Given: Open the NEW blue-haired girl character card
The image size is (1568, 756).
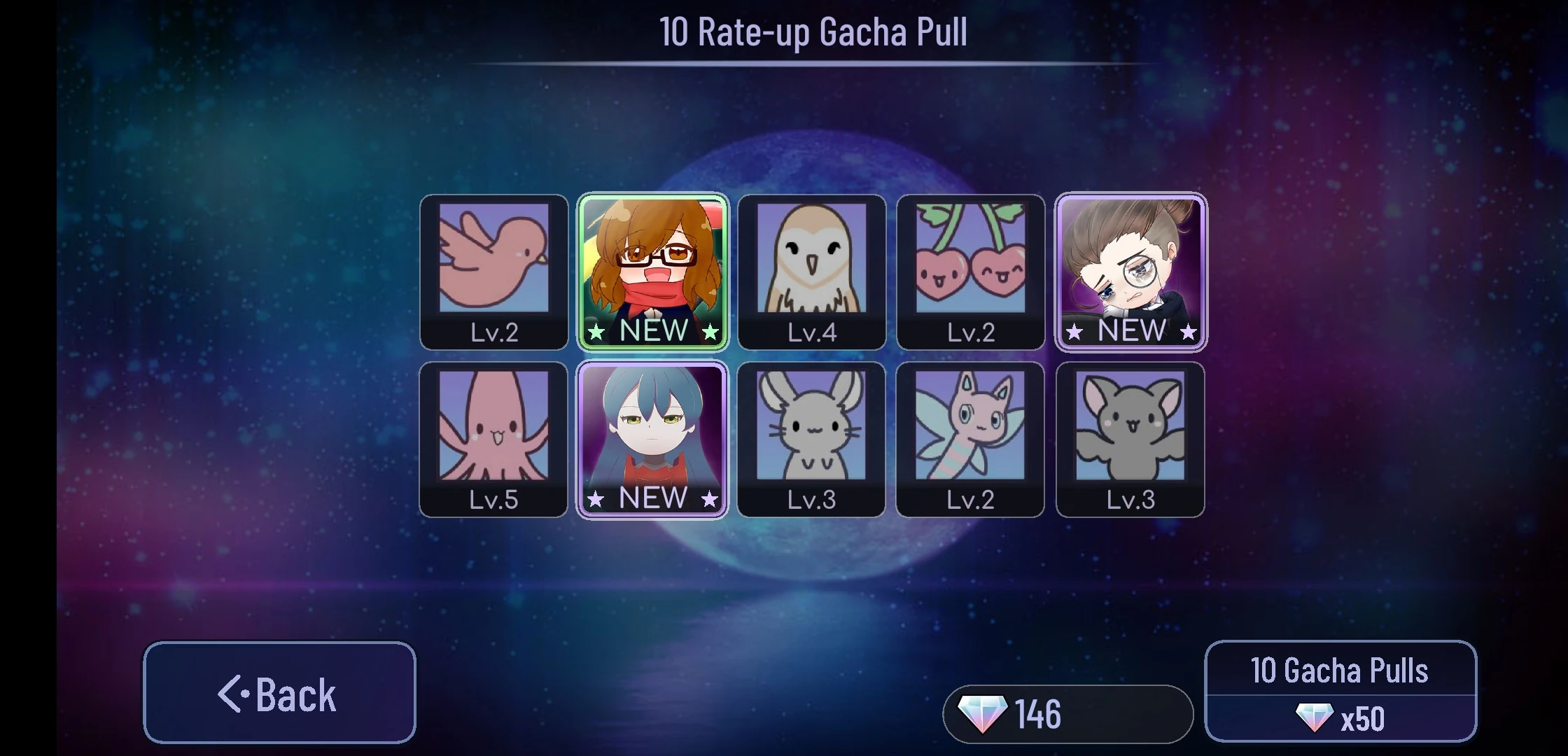Looking at the screenshot, I should pos(652,437).
